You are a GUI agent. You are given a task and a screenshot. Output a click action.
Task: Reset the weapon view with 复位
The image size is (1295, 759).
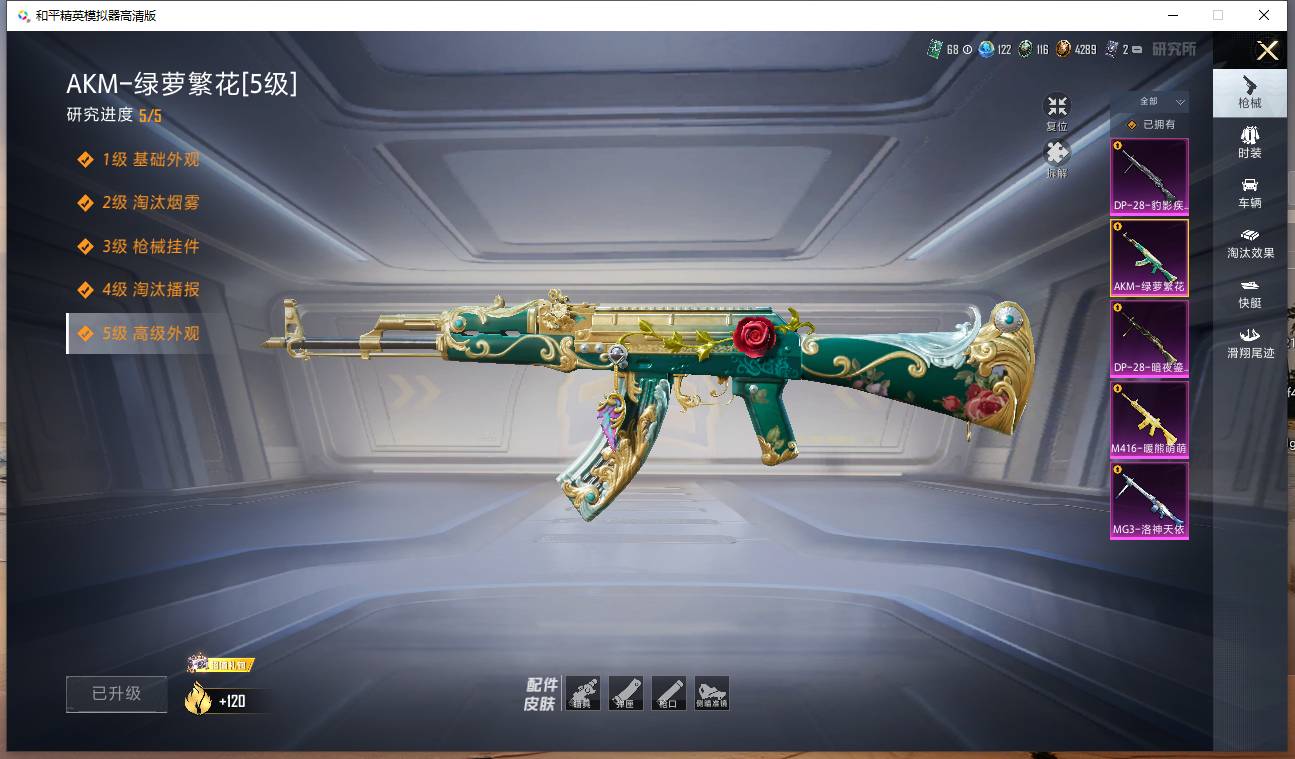point(1057,112)
